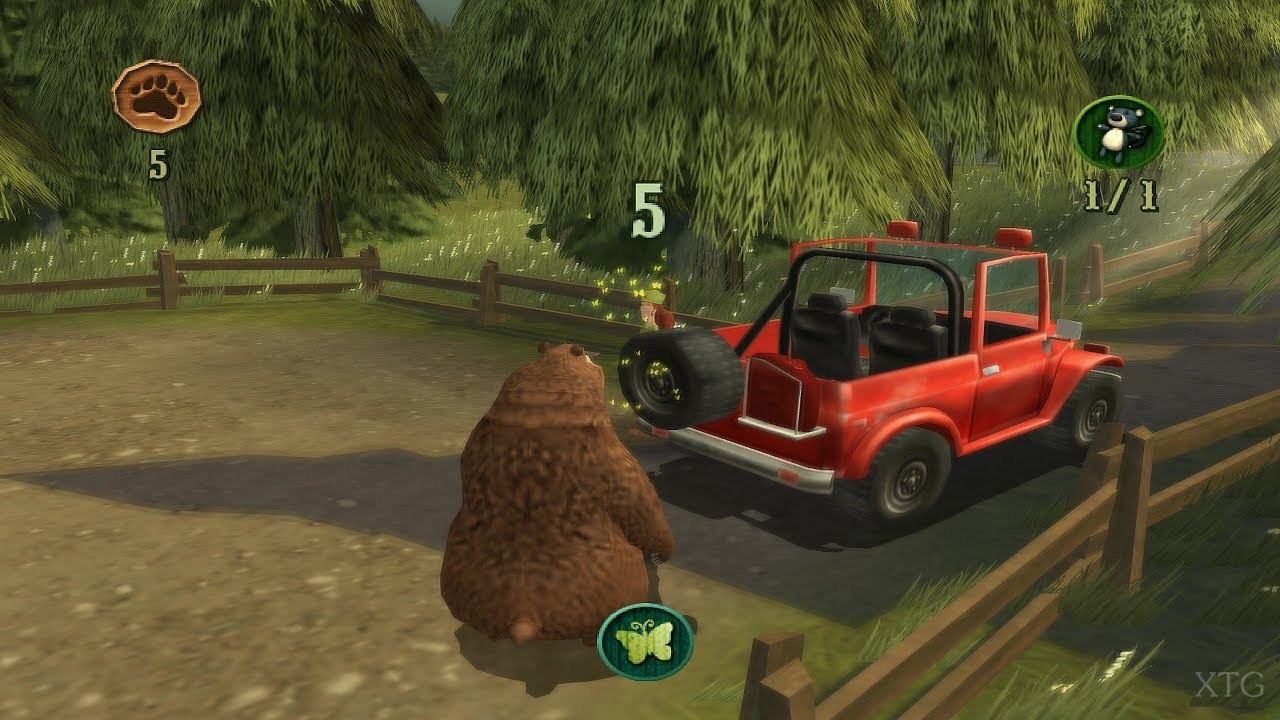The width and height of the screenshot is (1280, 720).
Task: Click the bear paw print badge
Action: point(156,97)
